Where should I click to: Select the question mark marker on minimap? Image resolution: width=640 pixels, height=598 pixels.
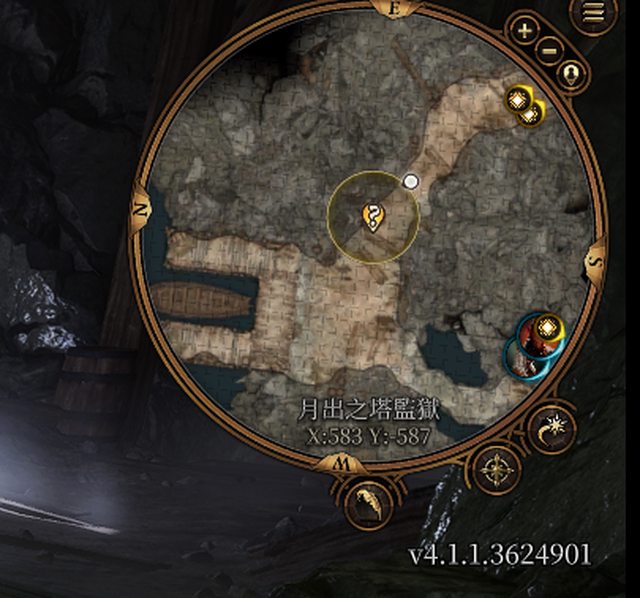372,213
